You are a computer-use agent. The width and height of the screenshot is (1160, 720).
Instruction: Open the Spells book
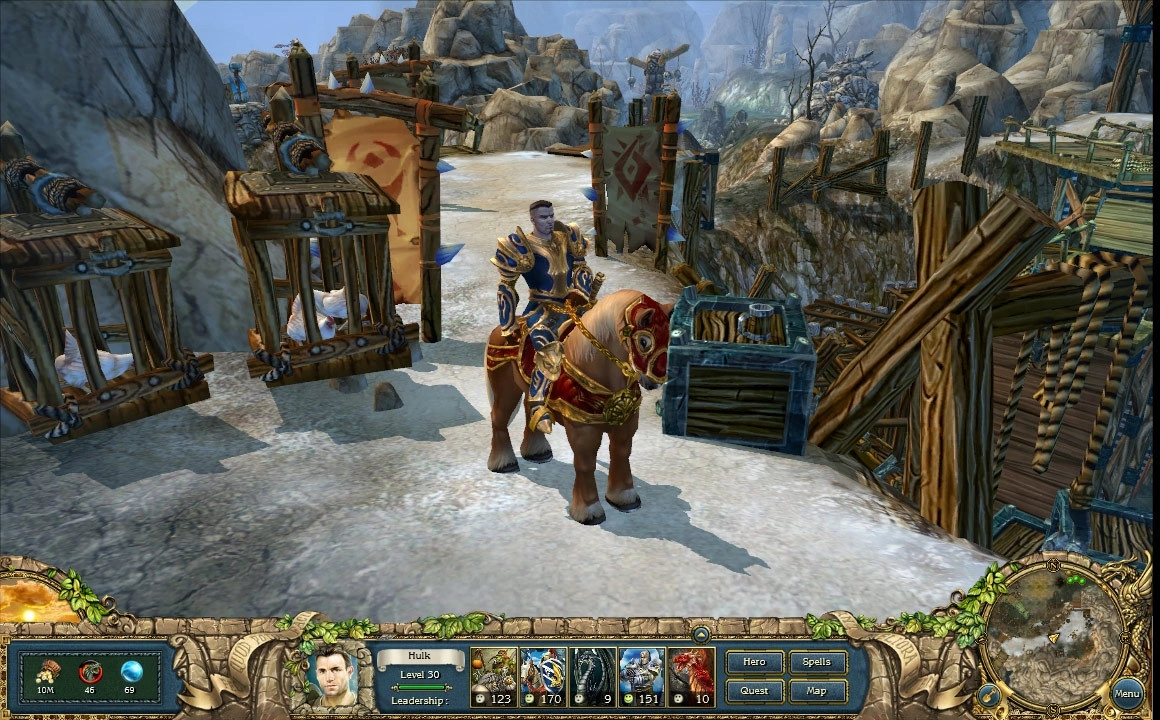click(817, 662)
